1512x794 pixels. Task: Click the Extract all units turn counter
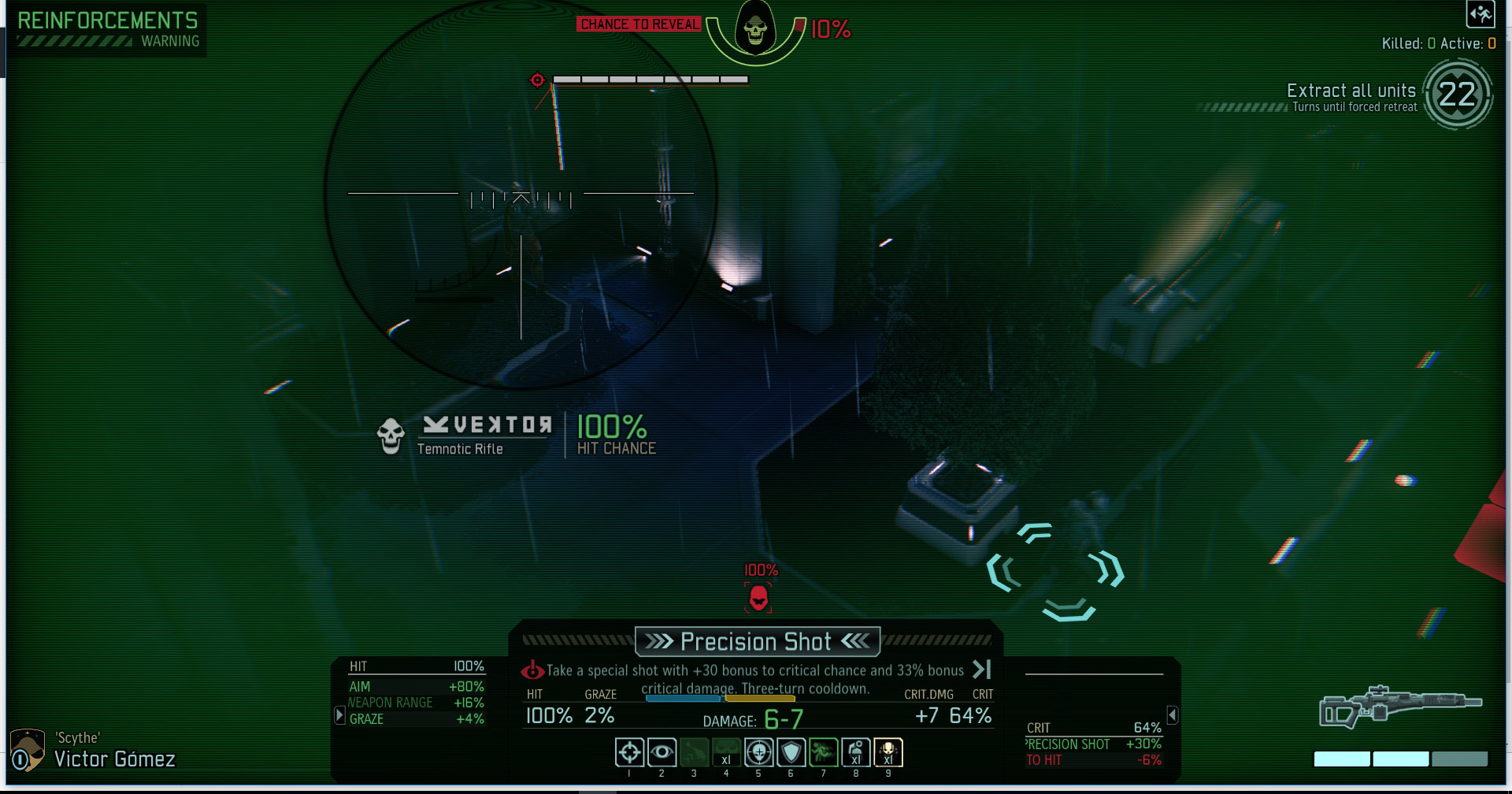[x=1458, y=96]
